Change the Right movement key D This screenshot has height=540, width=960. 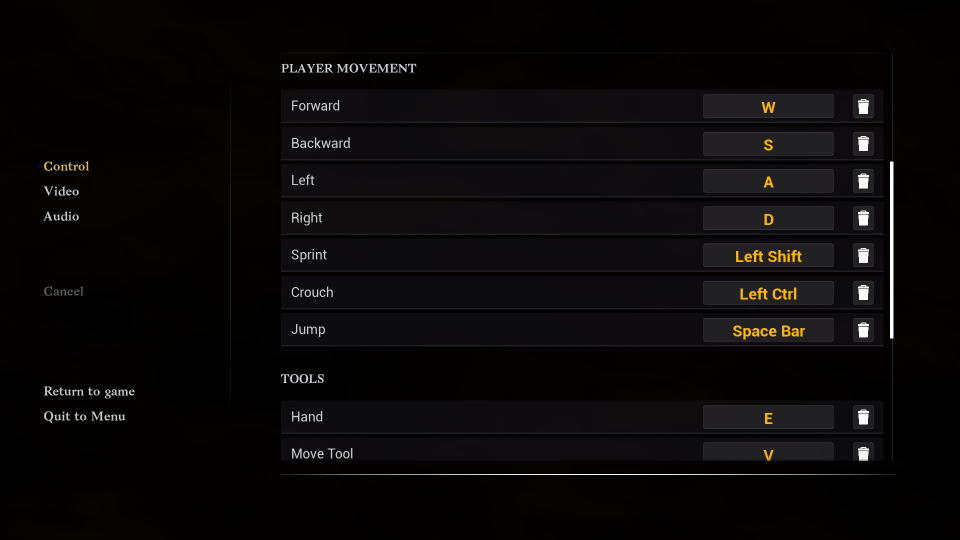pos(768,219)
